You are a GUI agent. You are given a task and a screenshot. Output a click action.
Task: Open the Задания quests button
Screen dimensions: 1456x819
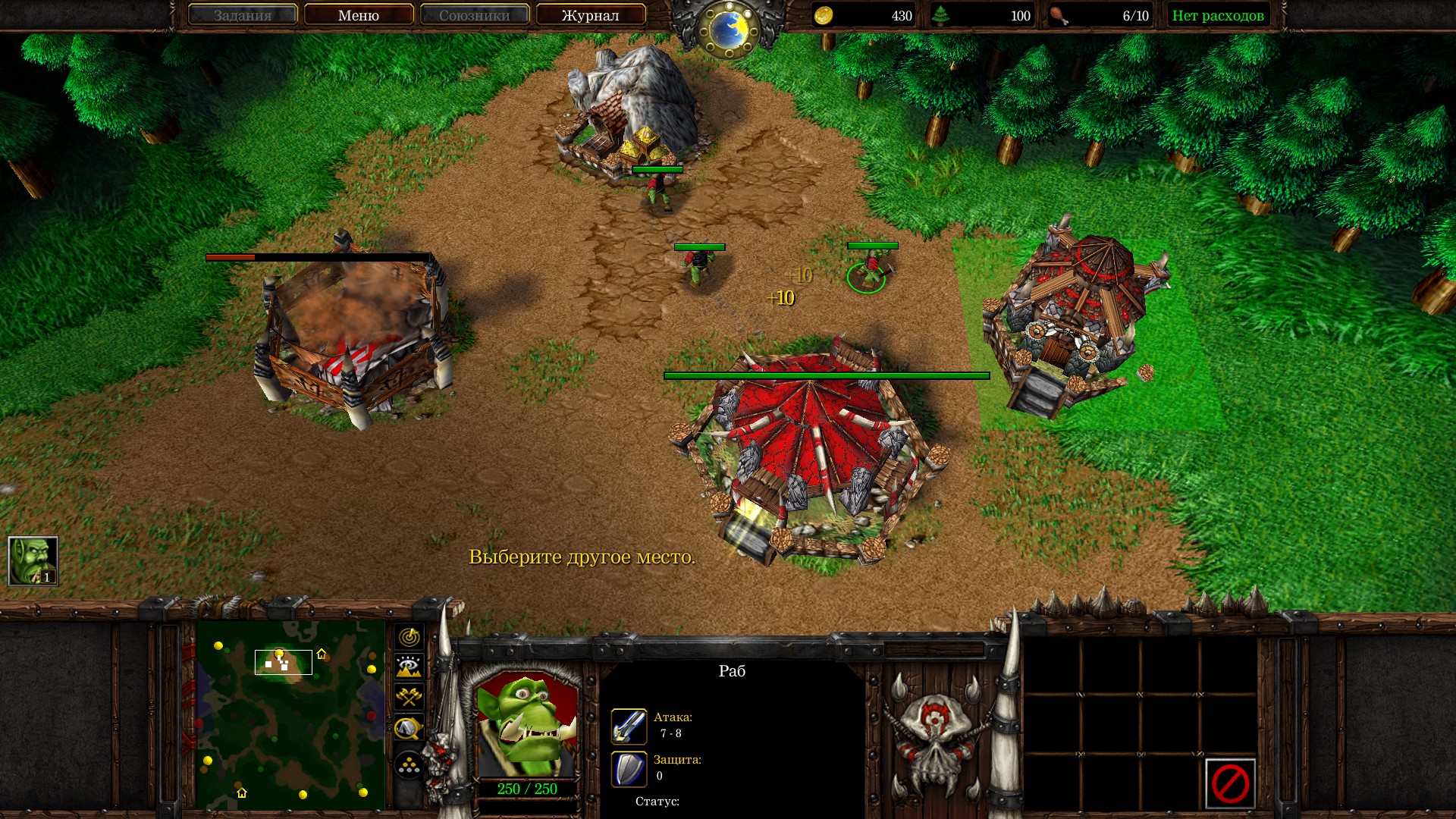242,15
